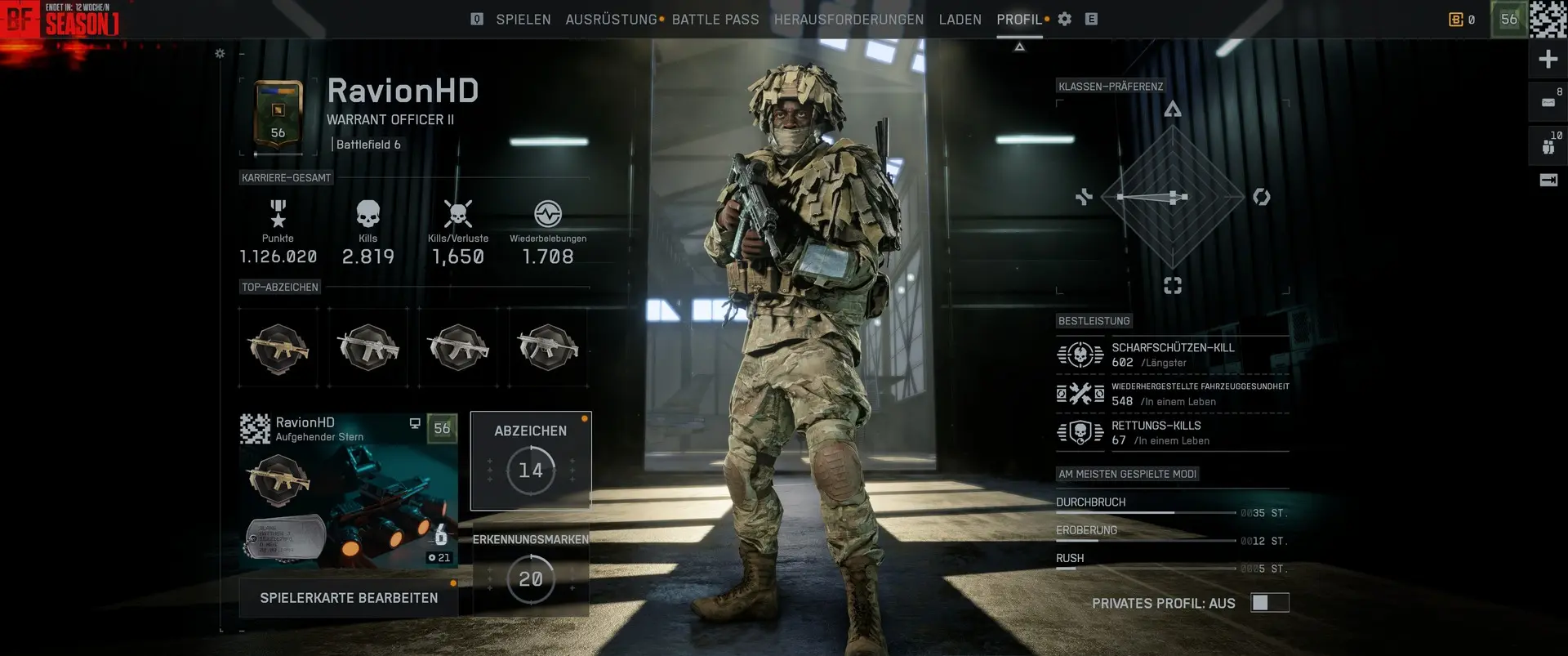Screen dimensions: 1568x656
Task: Select the Scharfschützen-Kill best performance row
Action: 1172,355
